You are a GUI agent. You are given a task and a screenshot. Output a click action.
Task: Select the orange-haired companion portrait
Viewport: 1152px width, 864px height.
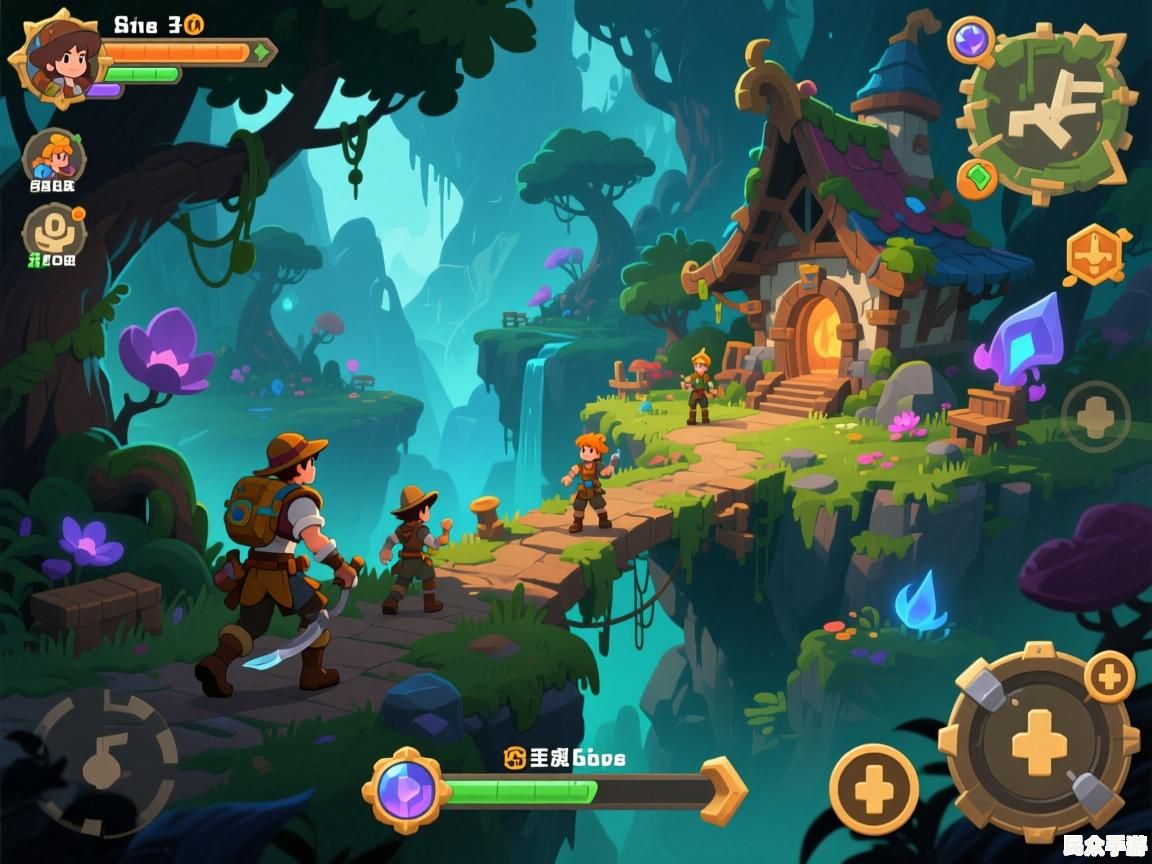(53, 158)
